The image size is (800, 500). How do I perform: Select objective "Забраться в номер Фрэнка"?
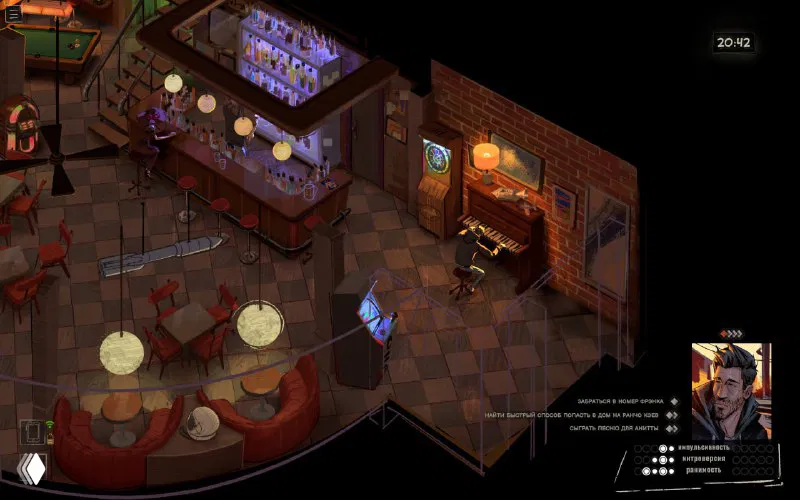pyautogui.click(x=621, y=401)
